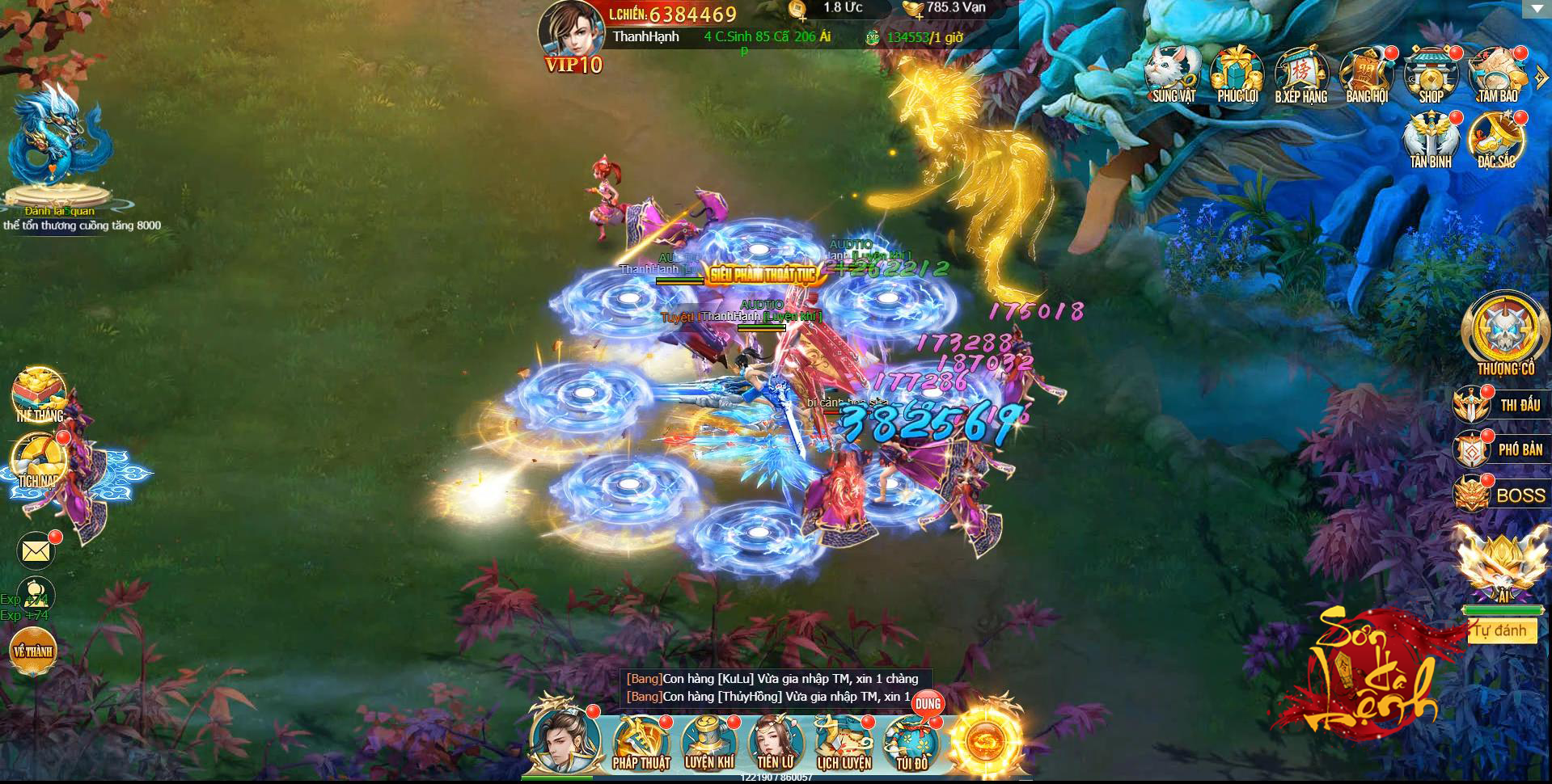Open the Tầm Bảo treasure hunt
Image resolution: width=1552 pixels, height=784 pixels.
pos(1497,74)
